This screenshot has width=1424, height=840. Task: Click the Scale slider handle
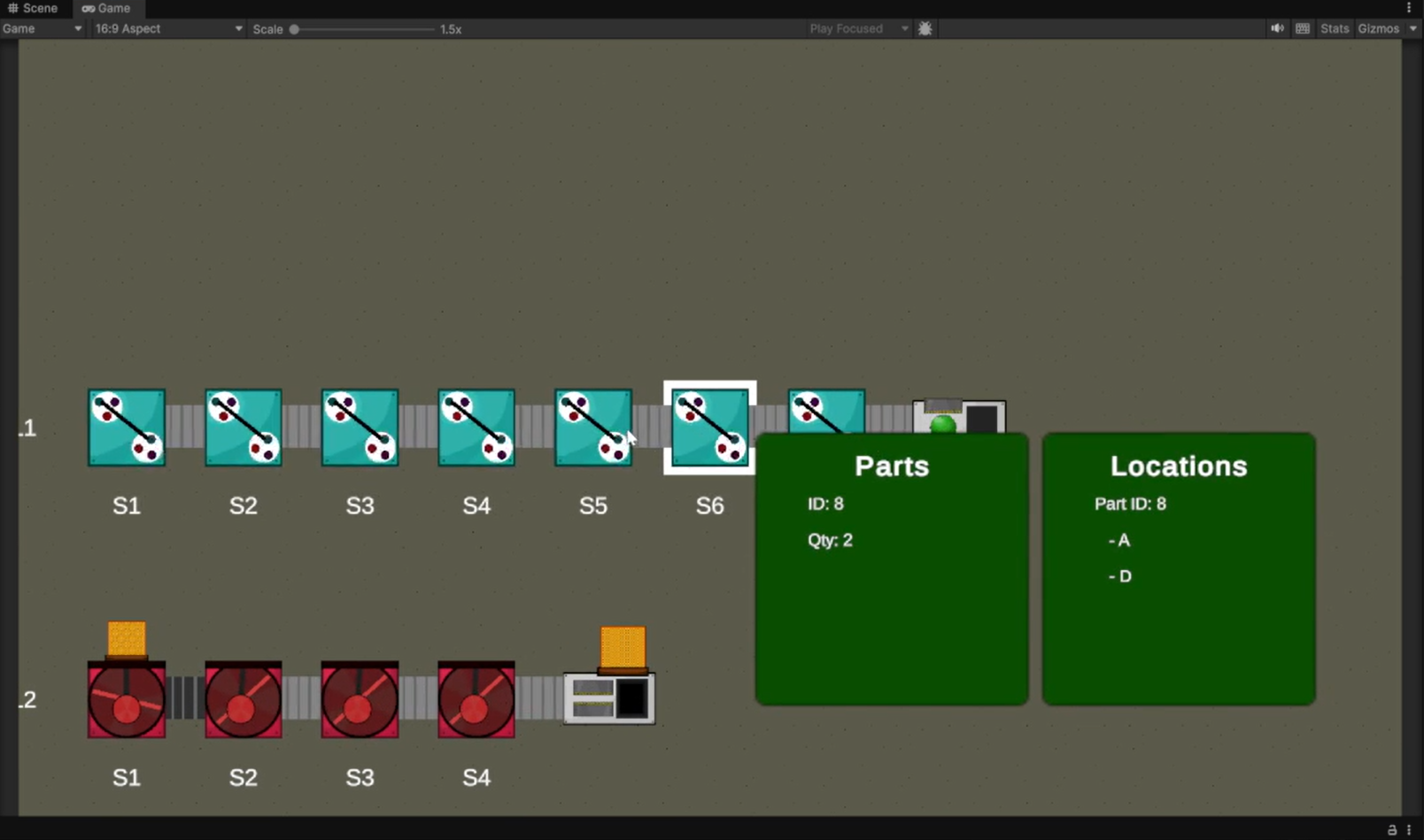click(x=294, y=29)
